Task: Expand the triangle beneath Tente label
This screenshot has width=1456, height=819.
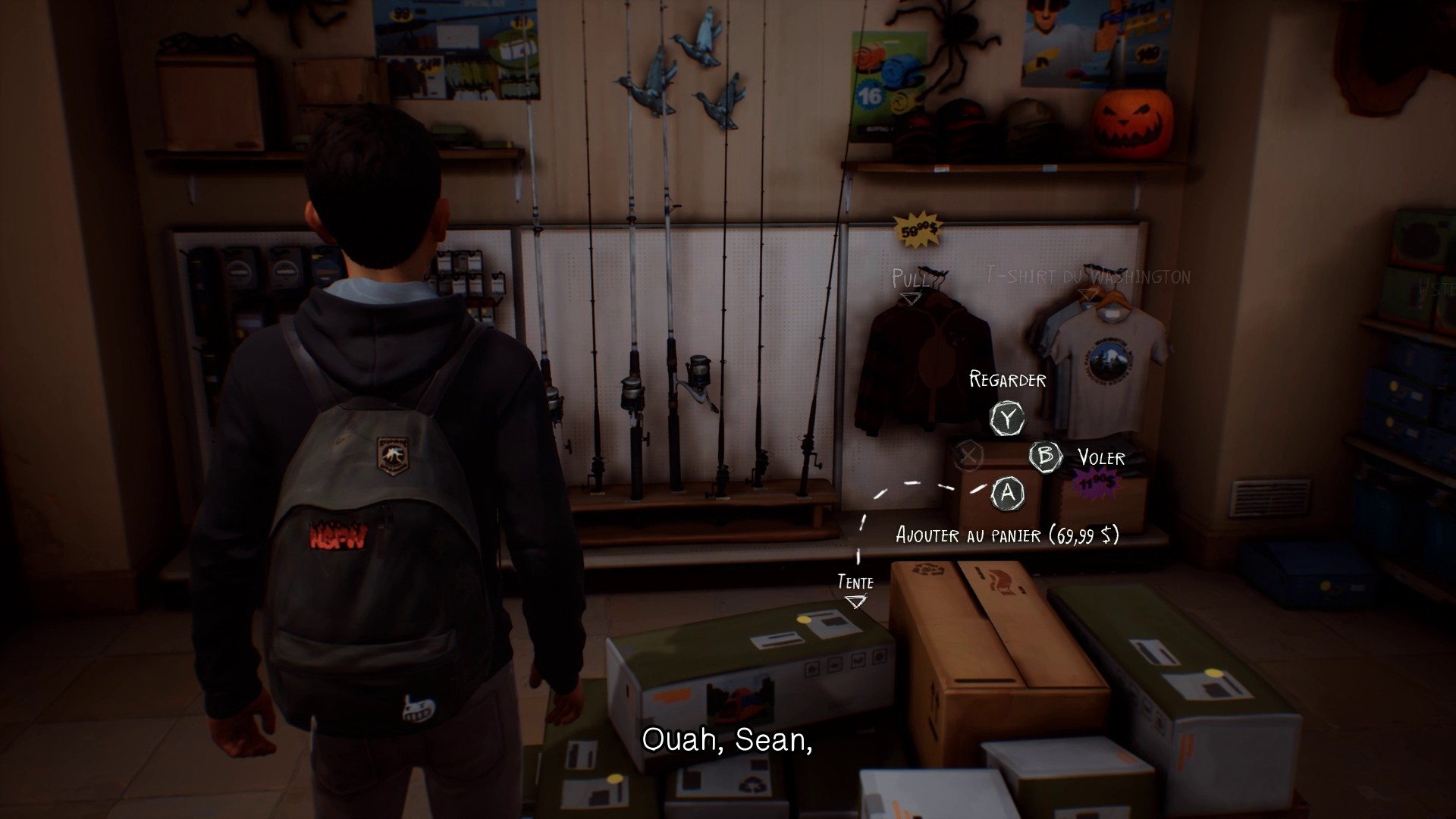Action: (856, 601)
